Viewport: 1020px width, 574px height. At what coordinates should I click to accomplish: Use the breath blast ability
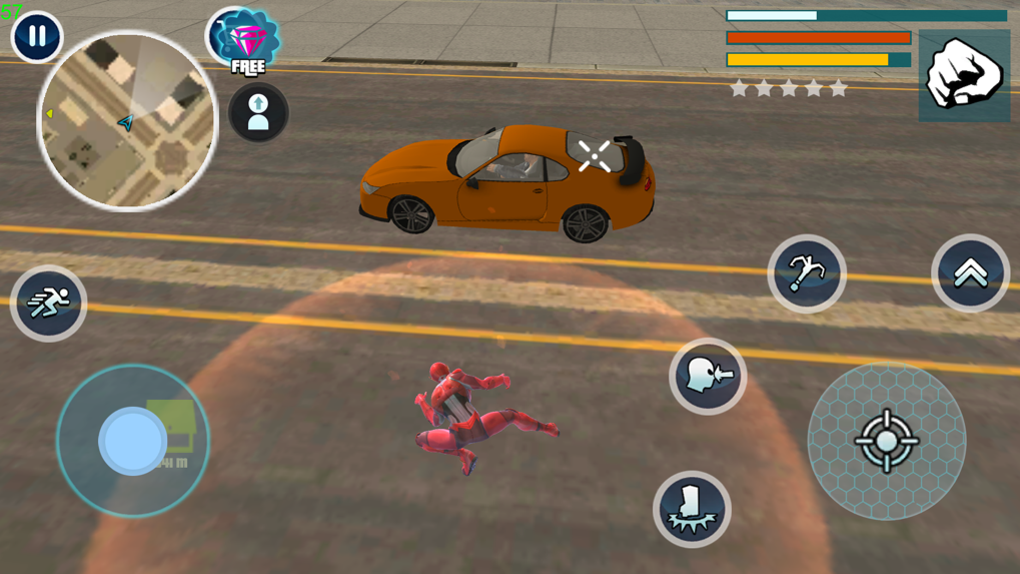[x=708, y=377]
